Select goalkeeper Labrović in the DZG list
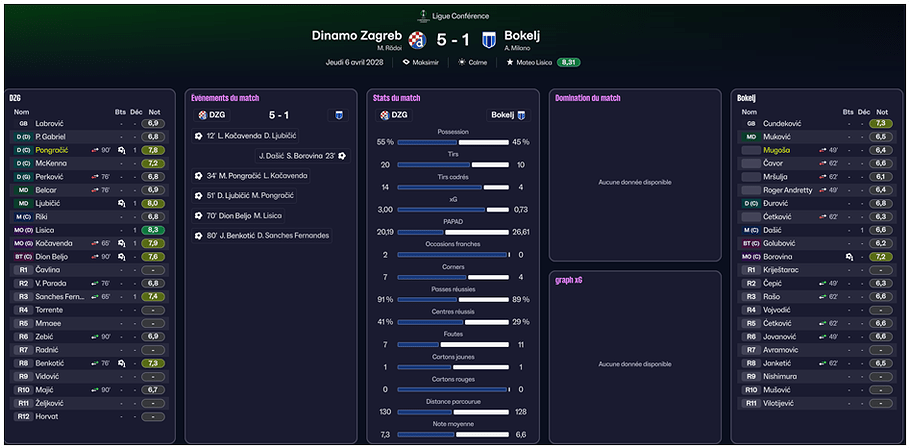910x448 pixels. 50,123
